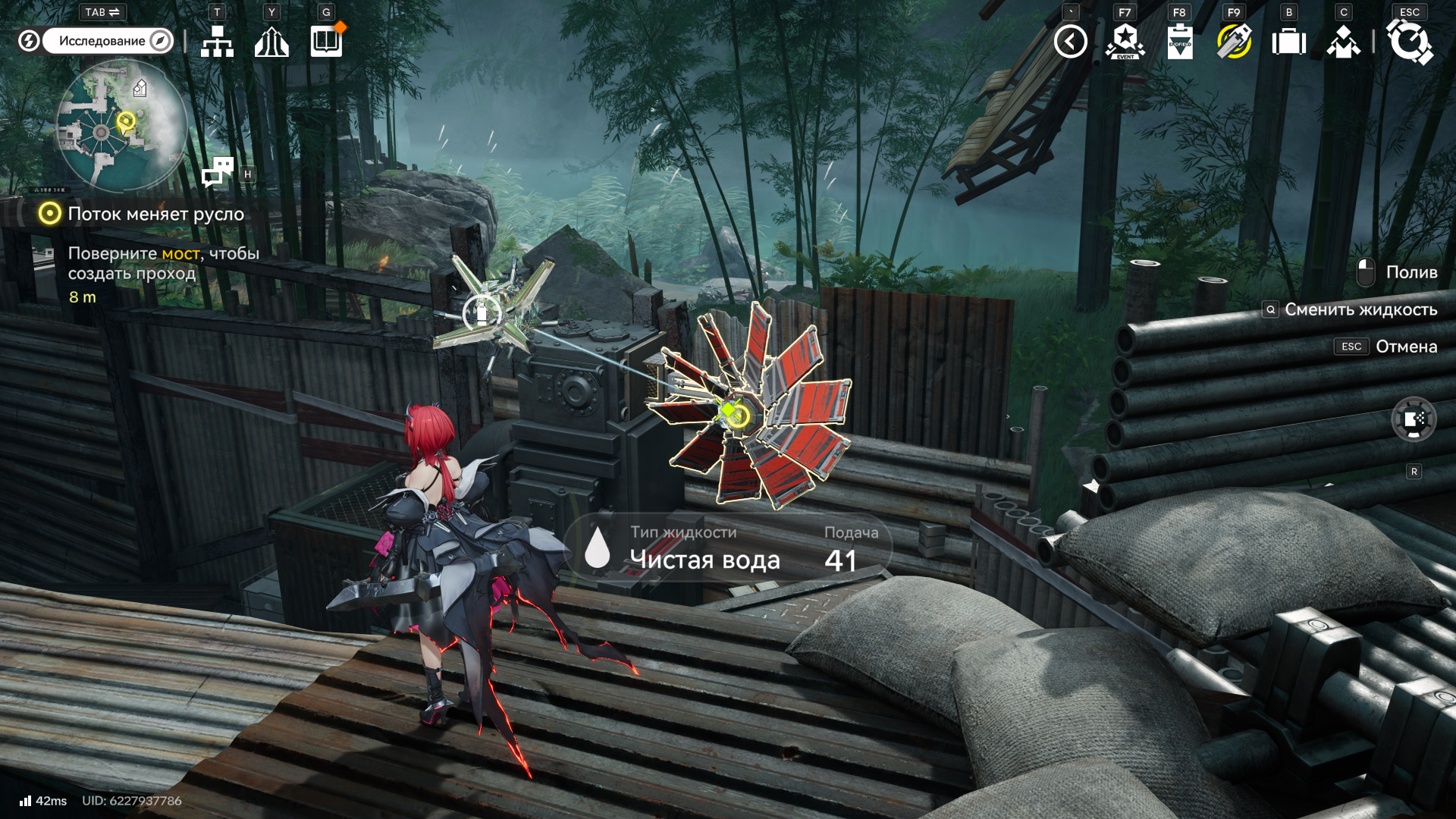Screen dimensions: 1456x819
Task: Activate the Полив watering action
Action: (1410, 272)
